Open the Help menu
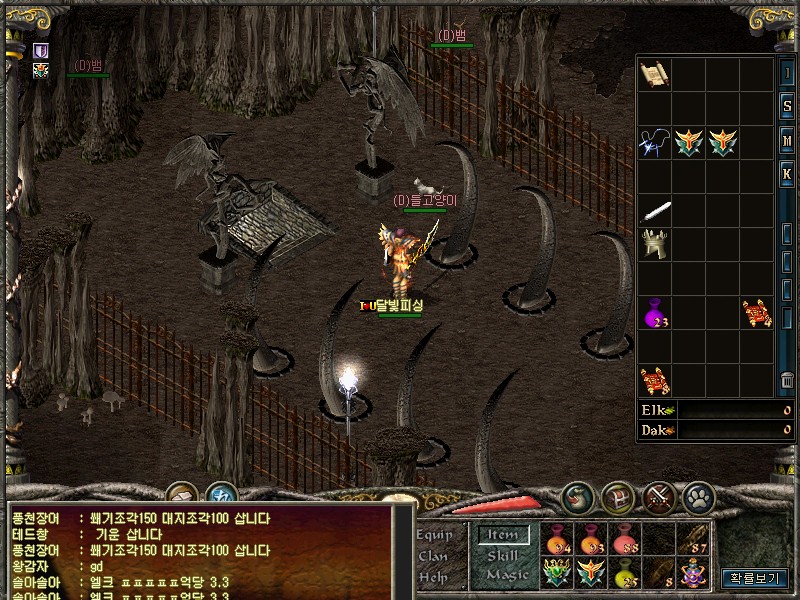Screen dimensions: 800x600 [x=432, y=577]
